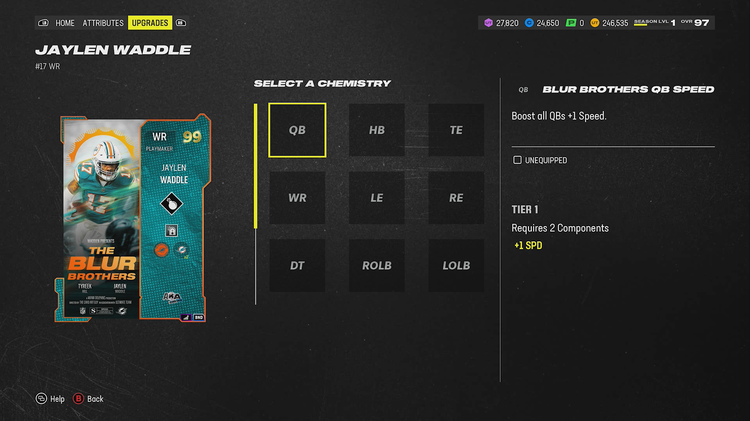
Task: Open the Attributes tab
Action: pyautogui.click(x=103, y=22)
